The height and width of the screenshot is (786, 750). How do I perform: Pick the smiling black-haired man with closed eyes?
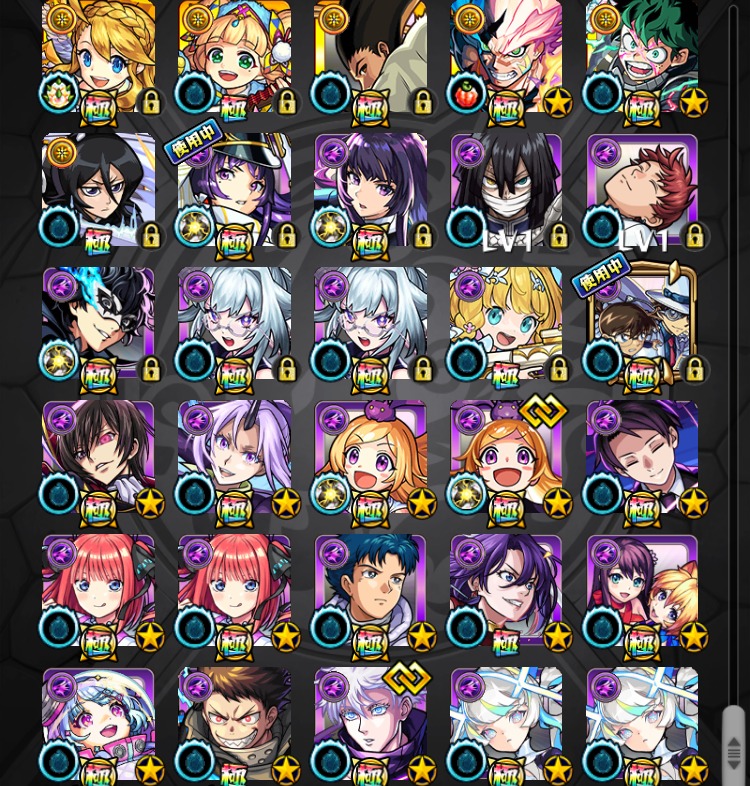(x=642, y=457)
